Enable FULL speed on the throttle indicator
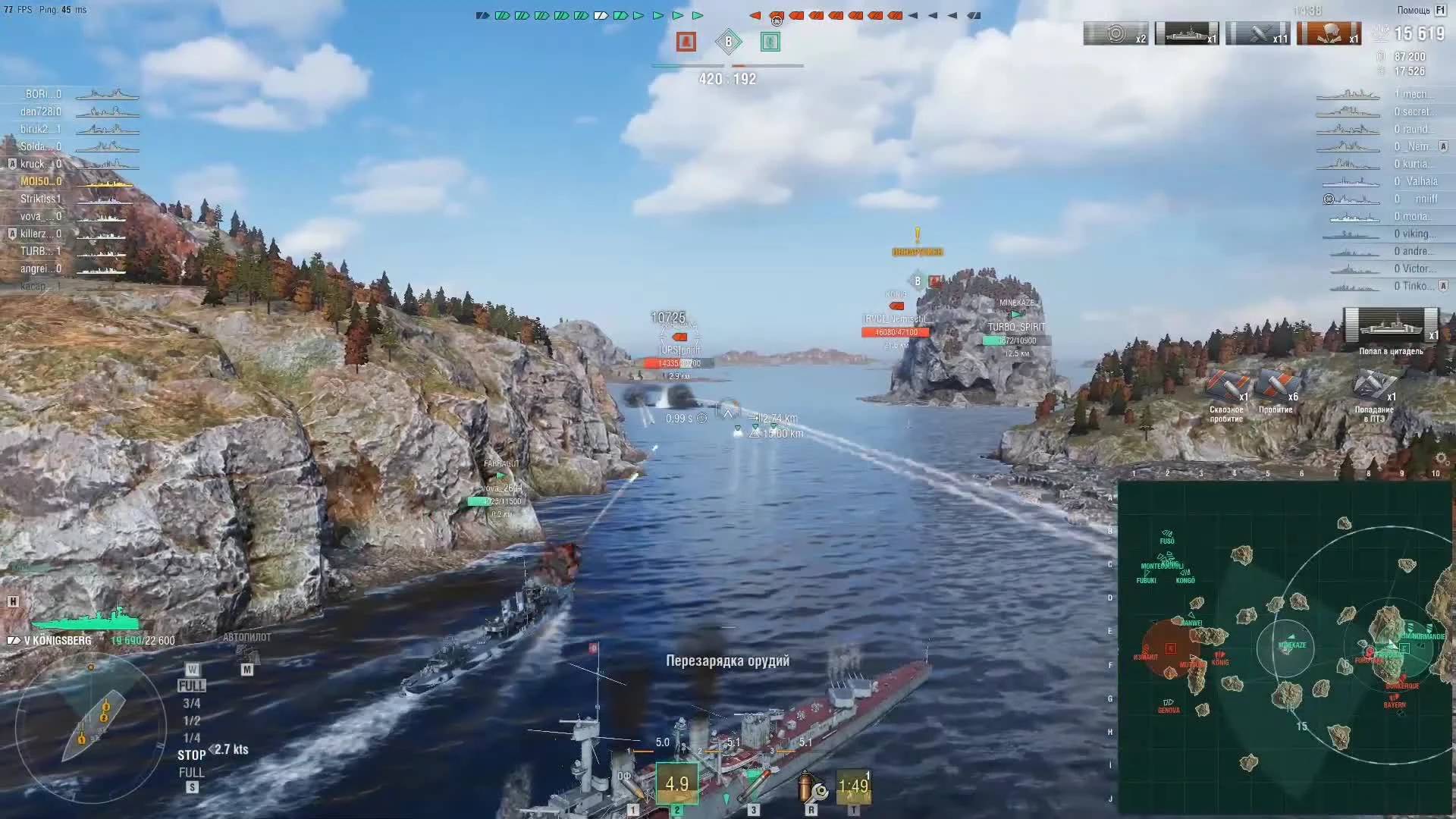The height and width of the screenshot is (819, 1456). click(193, 685)
